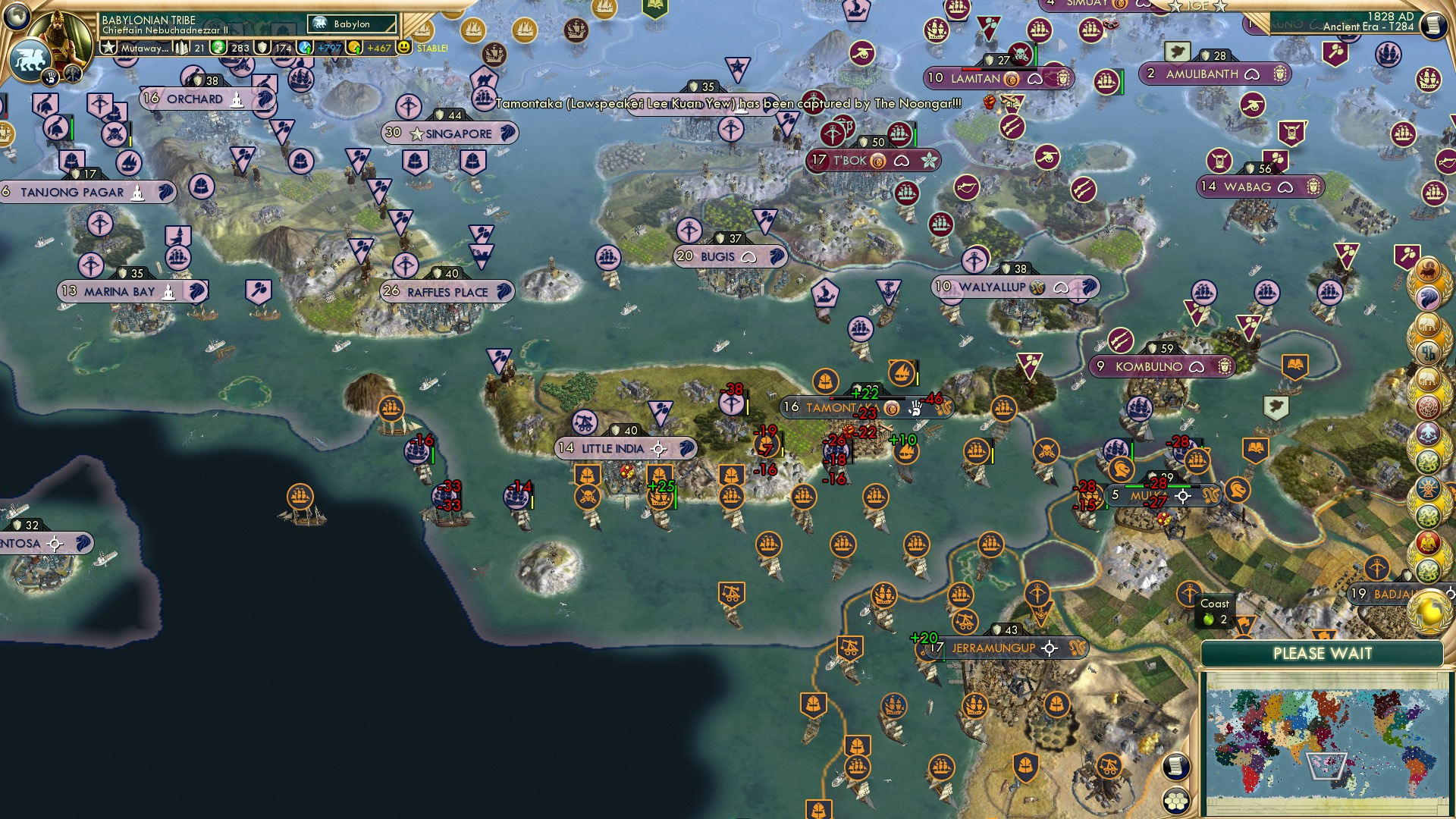The width and height of the screenshot is (1456, 819).
Task: Toggle the globe view in the top-left corner
Action: point(15,15)
